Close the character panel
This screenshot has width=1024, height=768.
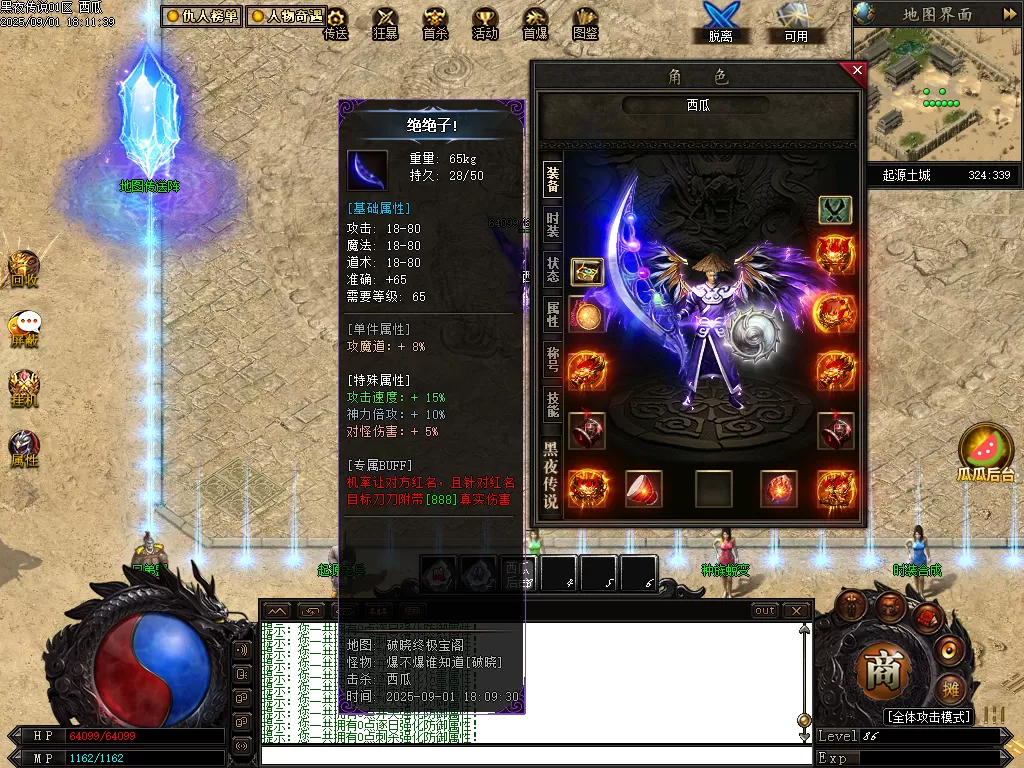click(x=856, y=71)
